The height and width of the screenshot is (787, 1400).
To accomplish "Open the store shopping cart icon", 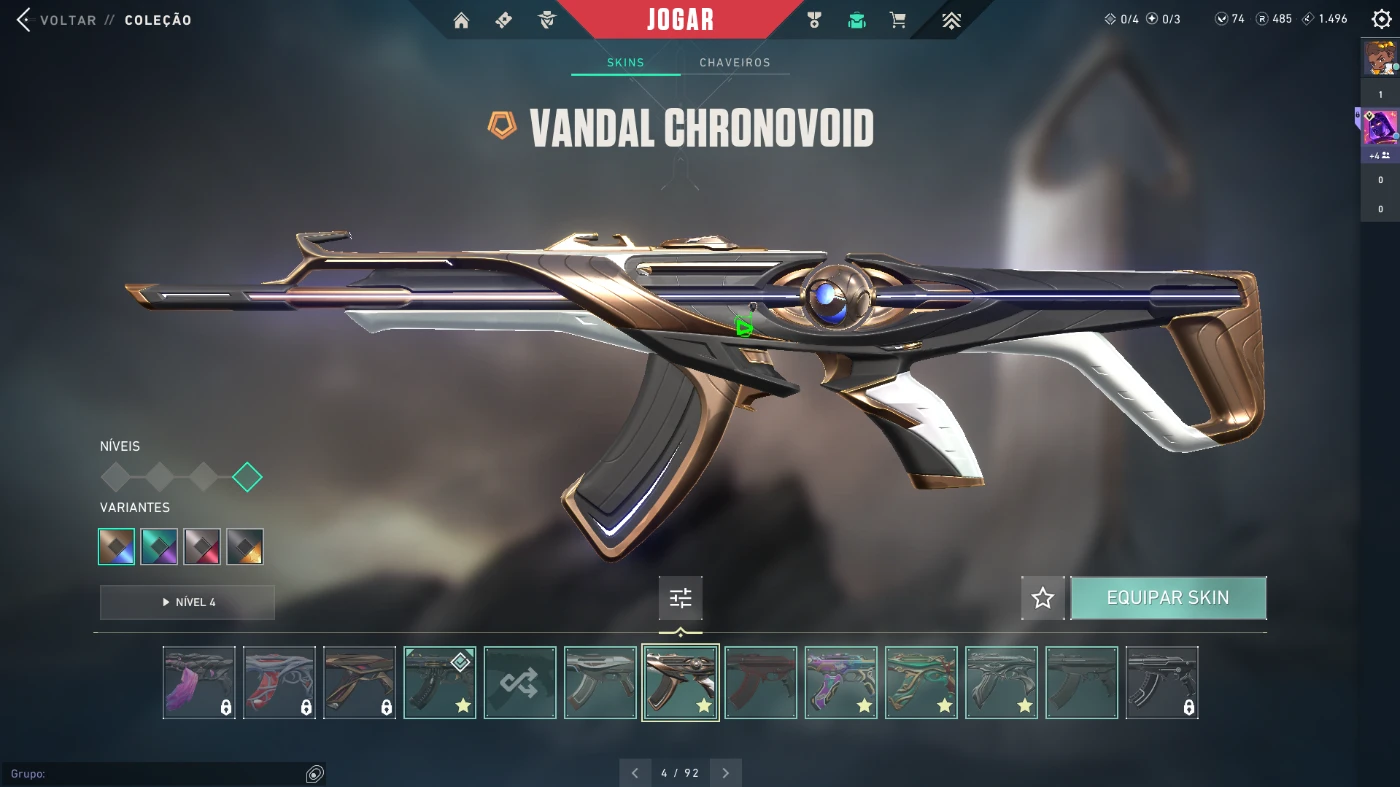I will coord(898,20).
